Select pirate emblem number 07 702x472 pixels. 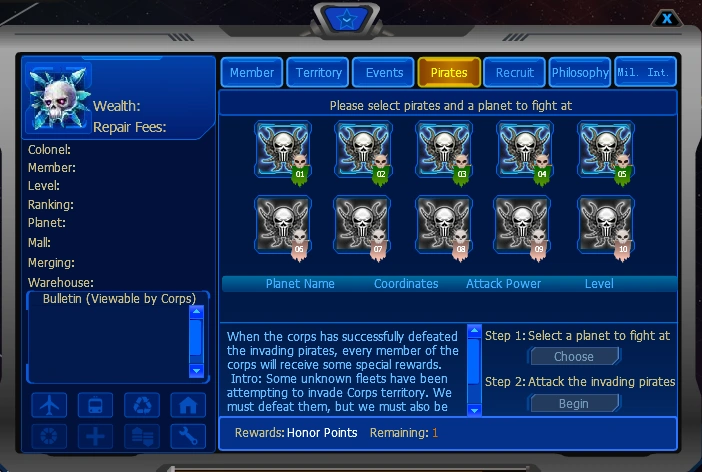(x=362, y=224)
